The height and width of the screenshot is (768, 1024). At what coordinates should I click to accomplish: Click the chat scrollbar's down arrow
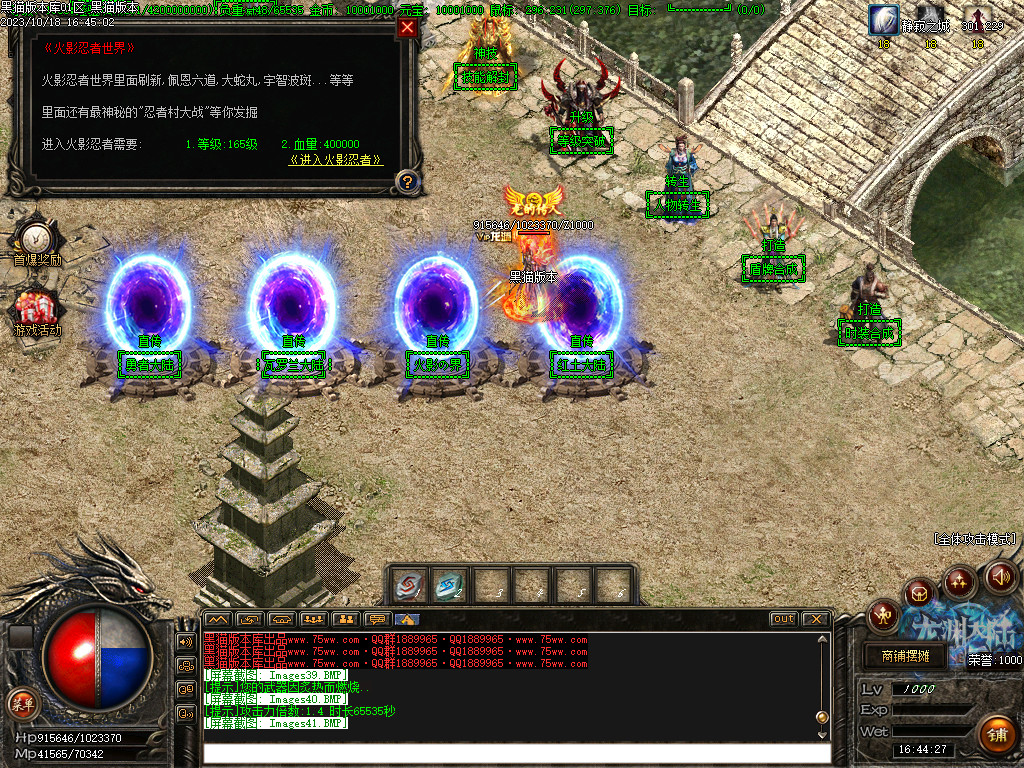pyautogui.click(x=822, y=734)
